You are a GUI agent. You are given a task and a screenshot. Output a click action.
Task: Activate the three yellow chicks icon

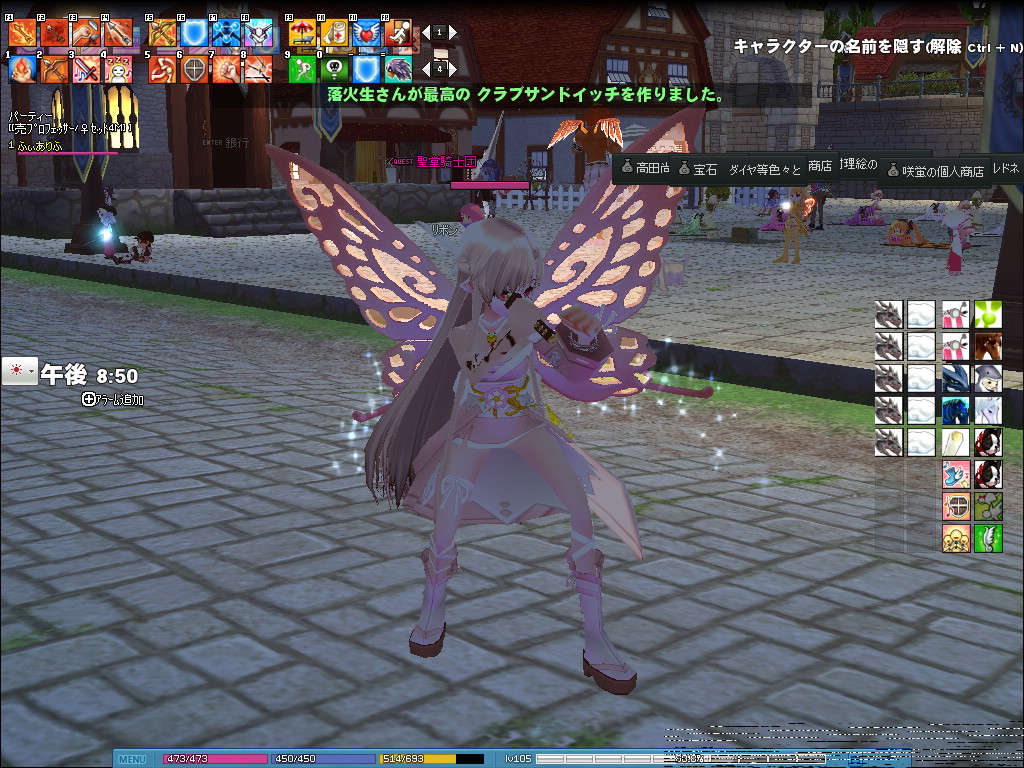(x=956, y=538)
